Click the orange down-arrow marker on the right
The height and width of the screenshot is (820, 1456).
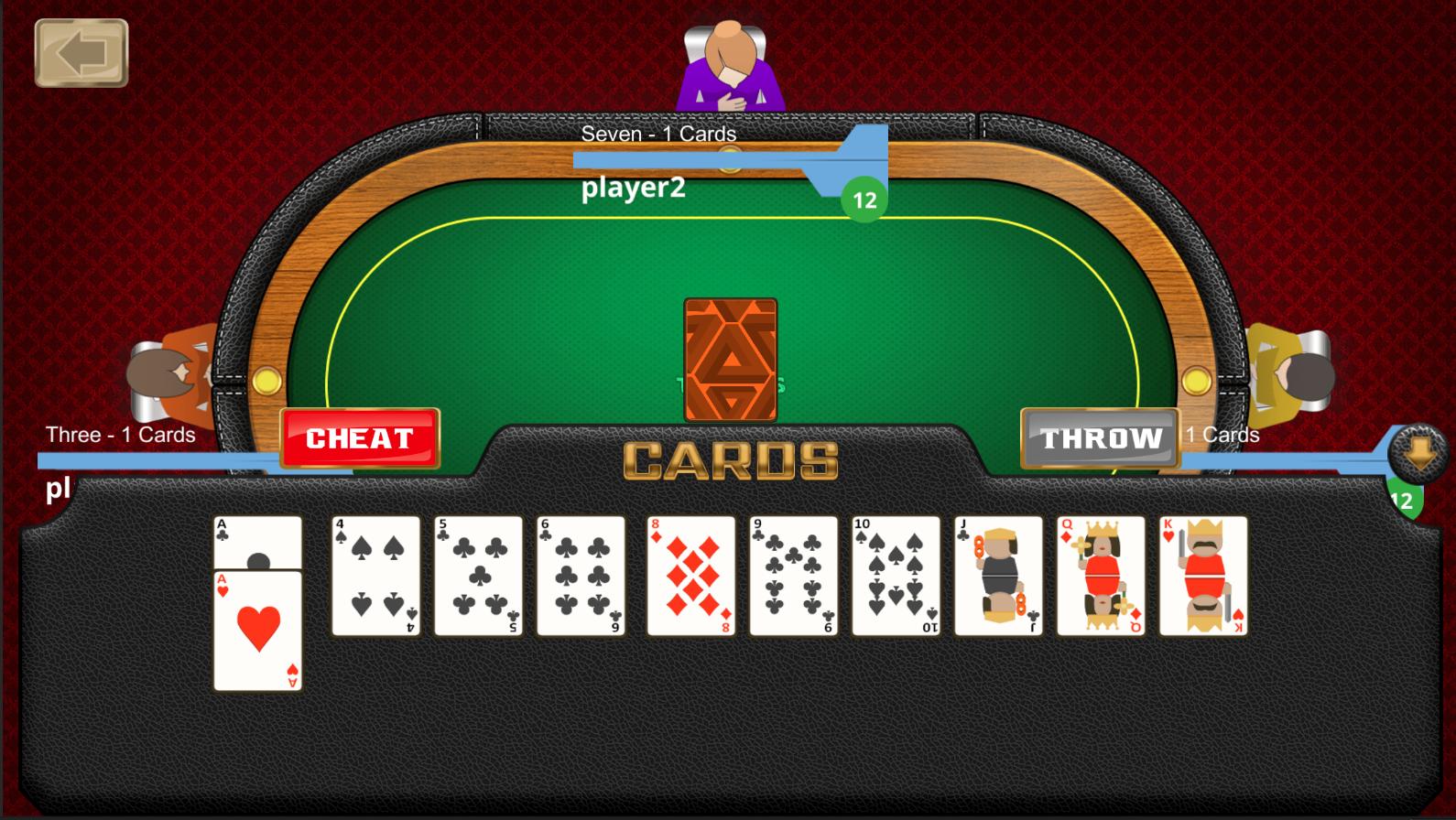coord(1418,451)
